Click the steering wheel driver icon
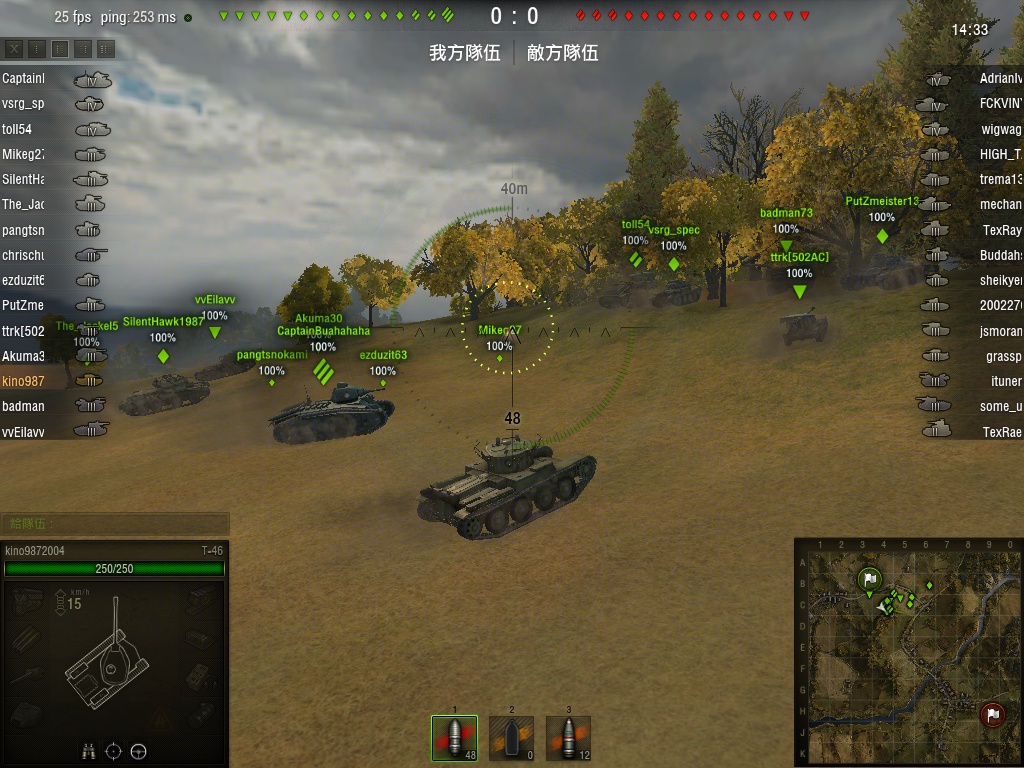Viewport: 1024px width, 768px height. point(139,751)
